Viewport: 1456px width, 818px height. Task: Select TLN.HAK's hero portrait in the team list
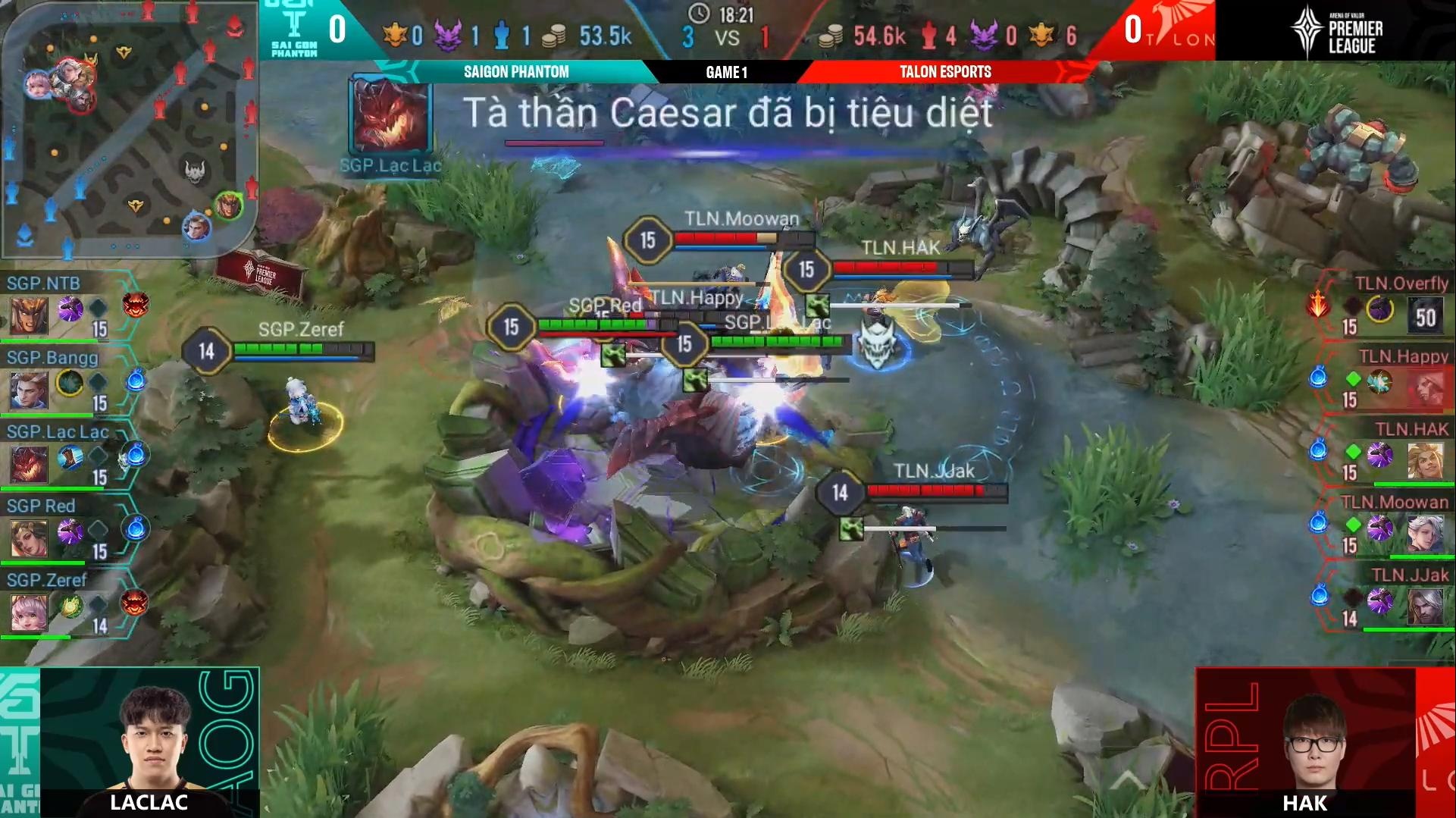[x=1425, y=461]
